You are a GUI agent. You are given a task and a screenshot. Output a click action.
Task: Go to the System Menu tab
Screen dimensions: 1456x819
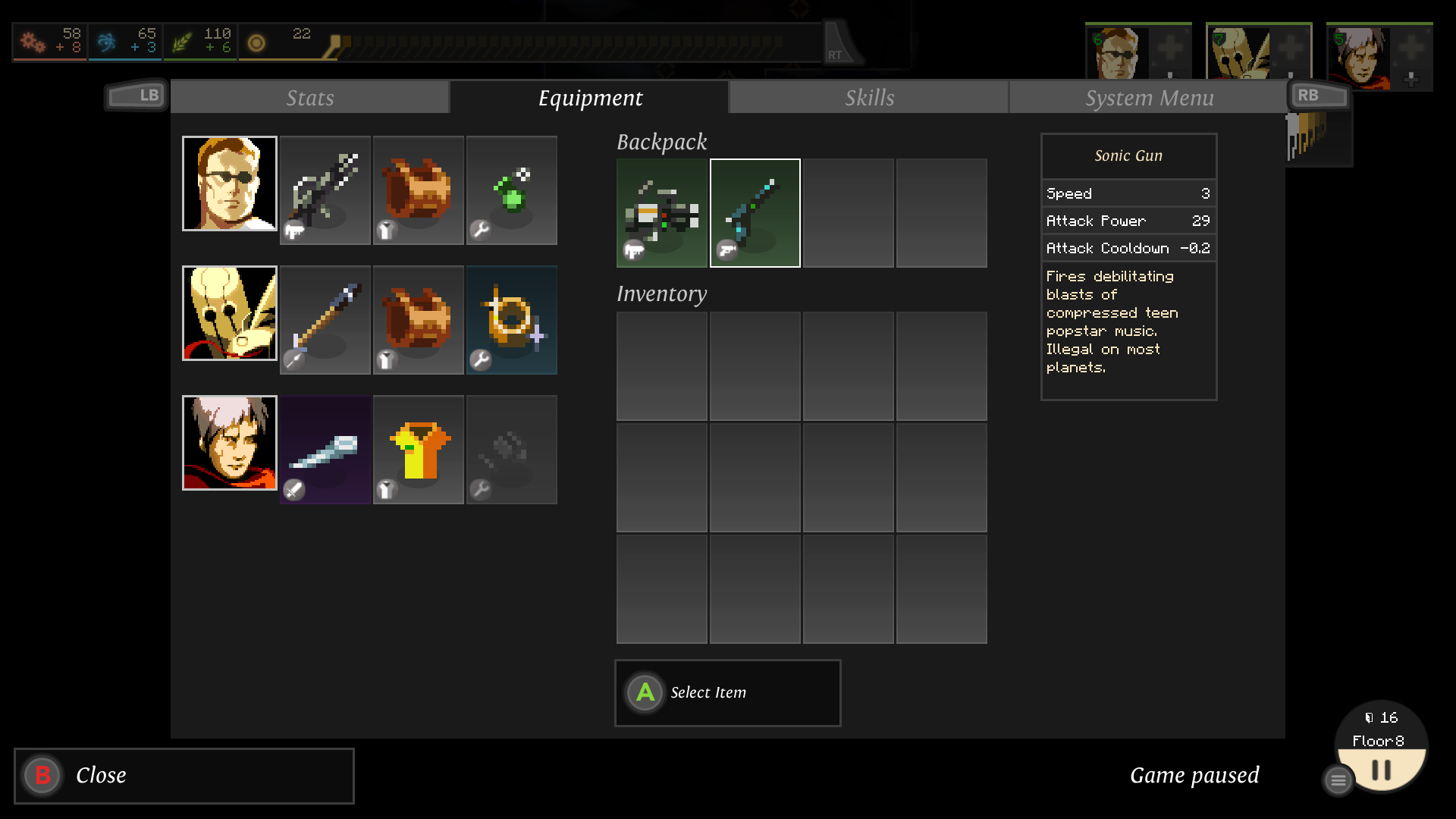1148,98
